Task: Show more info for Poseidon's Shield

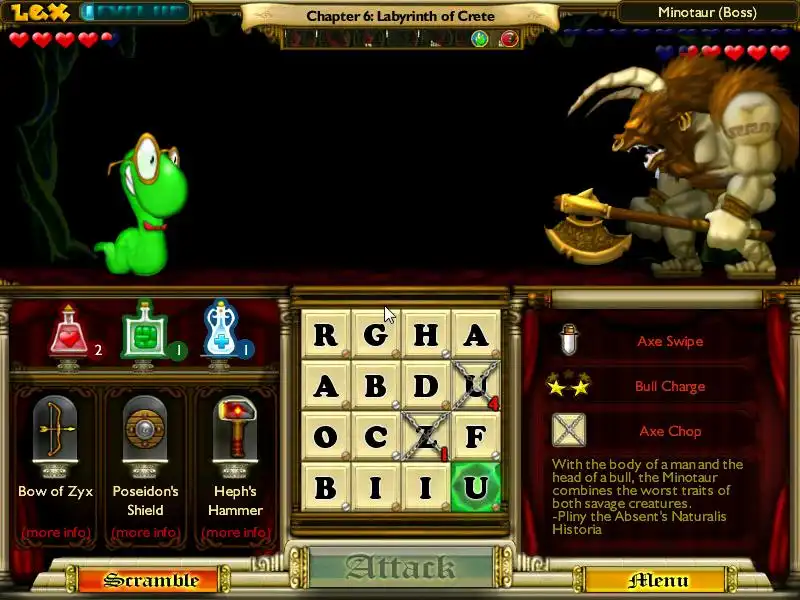Action: (146, 532)
